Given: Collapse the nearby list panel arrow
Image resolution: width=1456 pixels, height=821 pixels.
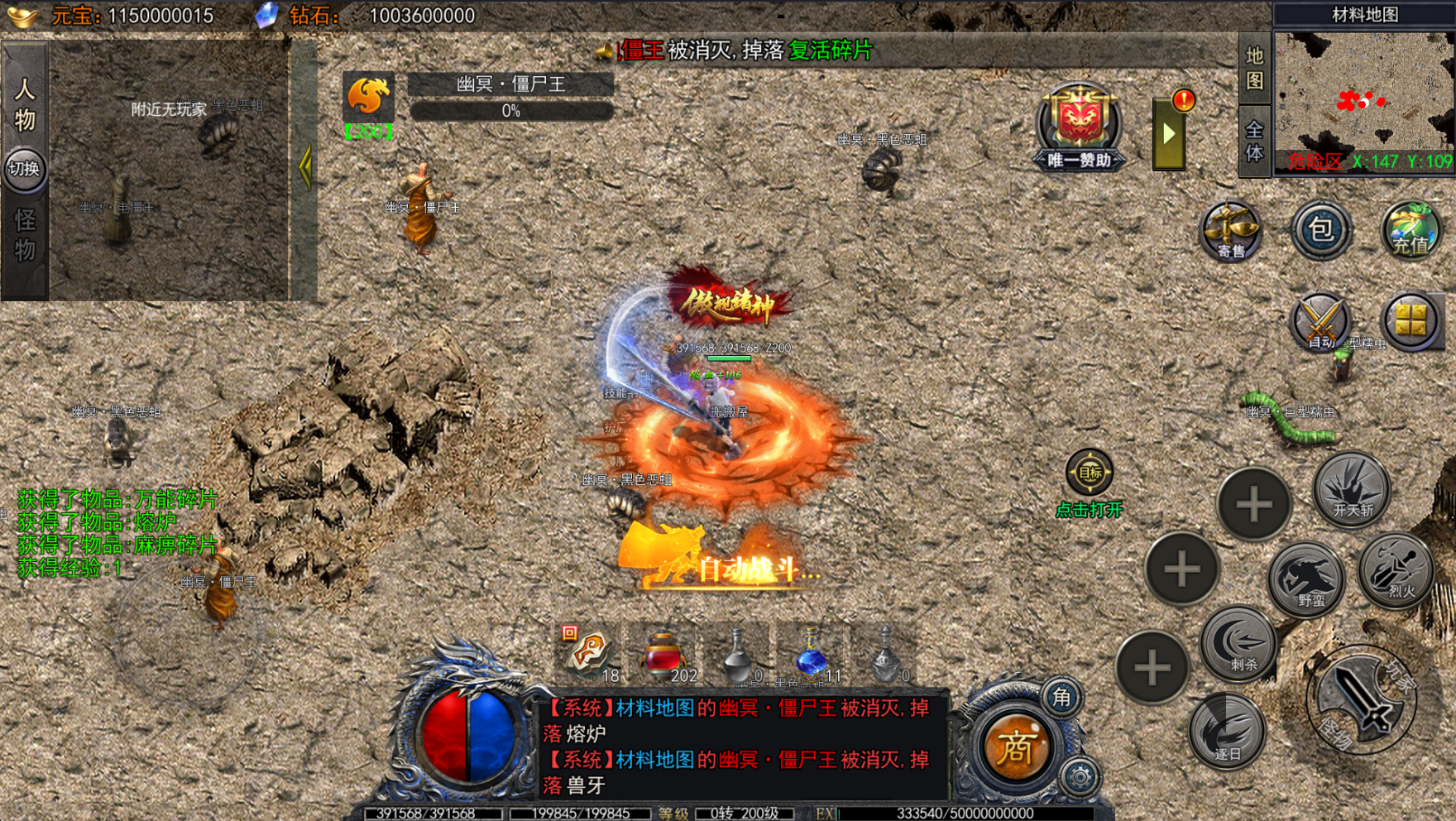Looking at the screenshot, I should (305, 168).
